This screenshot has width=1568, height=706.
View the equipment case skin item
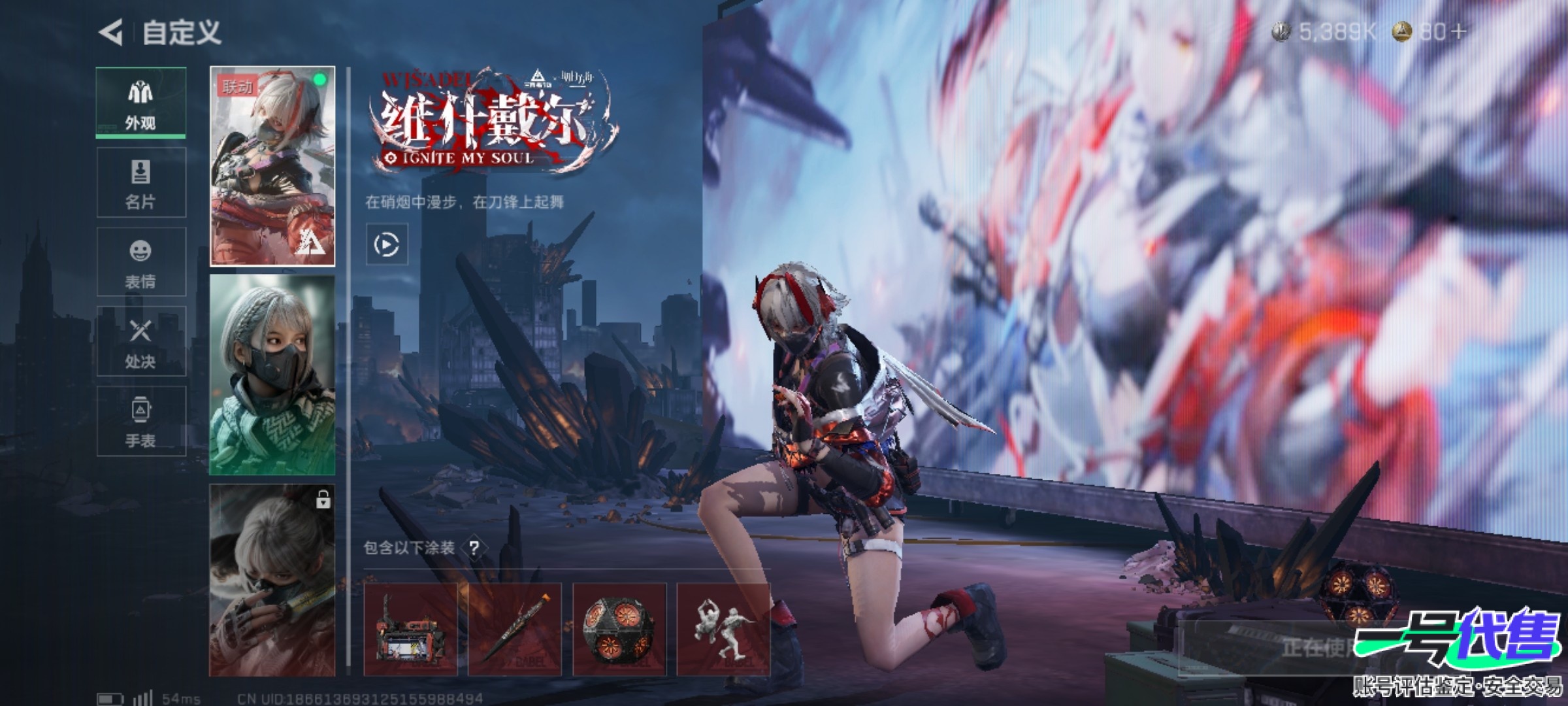[410, 630]
